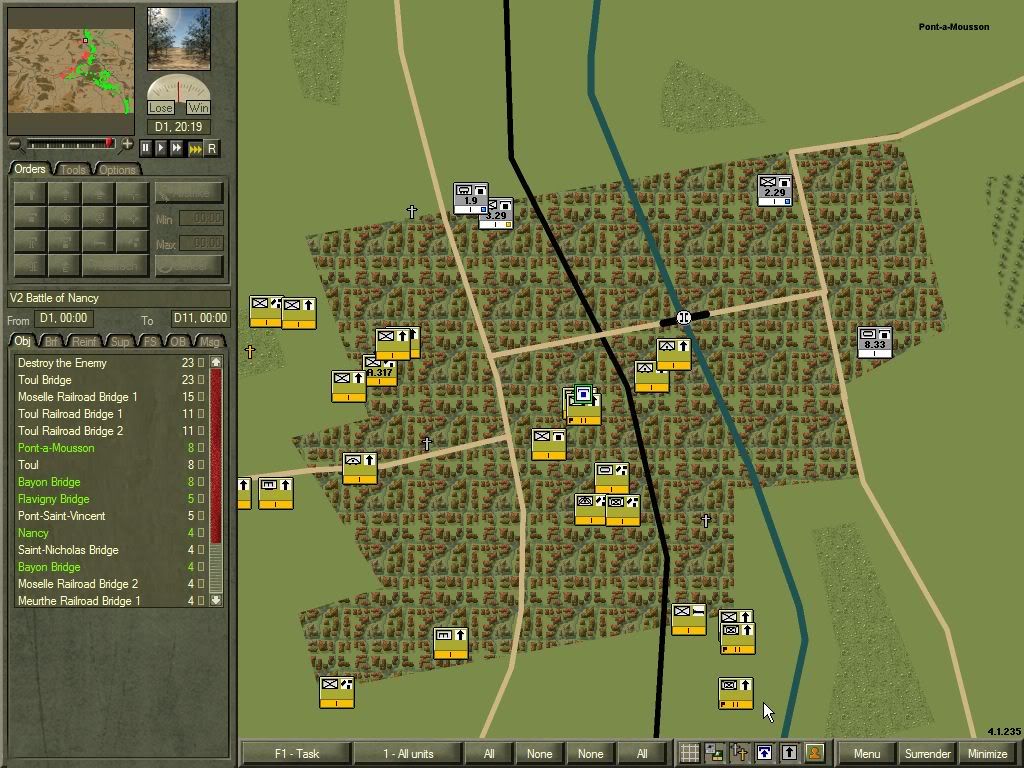The image size is (1024, 768).
Task: Switch to the Tools tab
Action: 73,169
